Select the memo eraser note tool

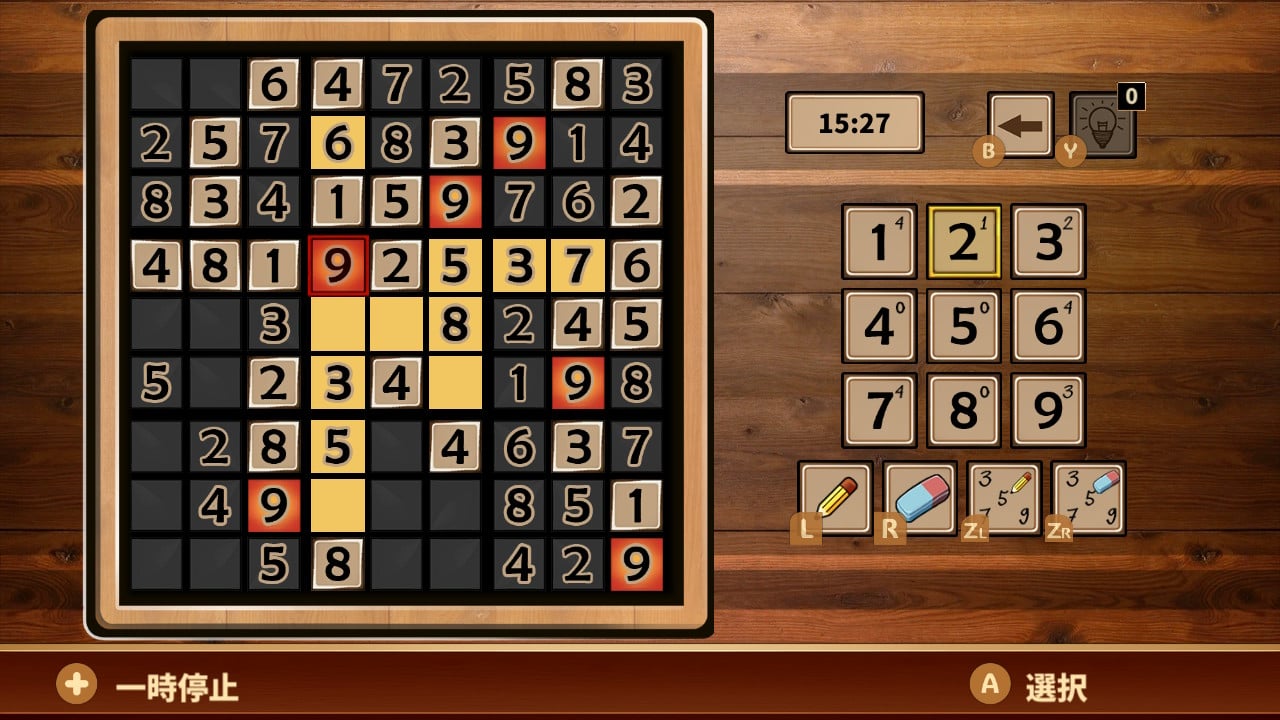[x=1087, y=497]
